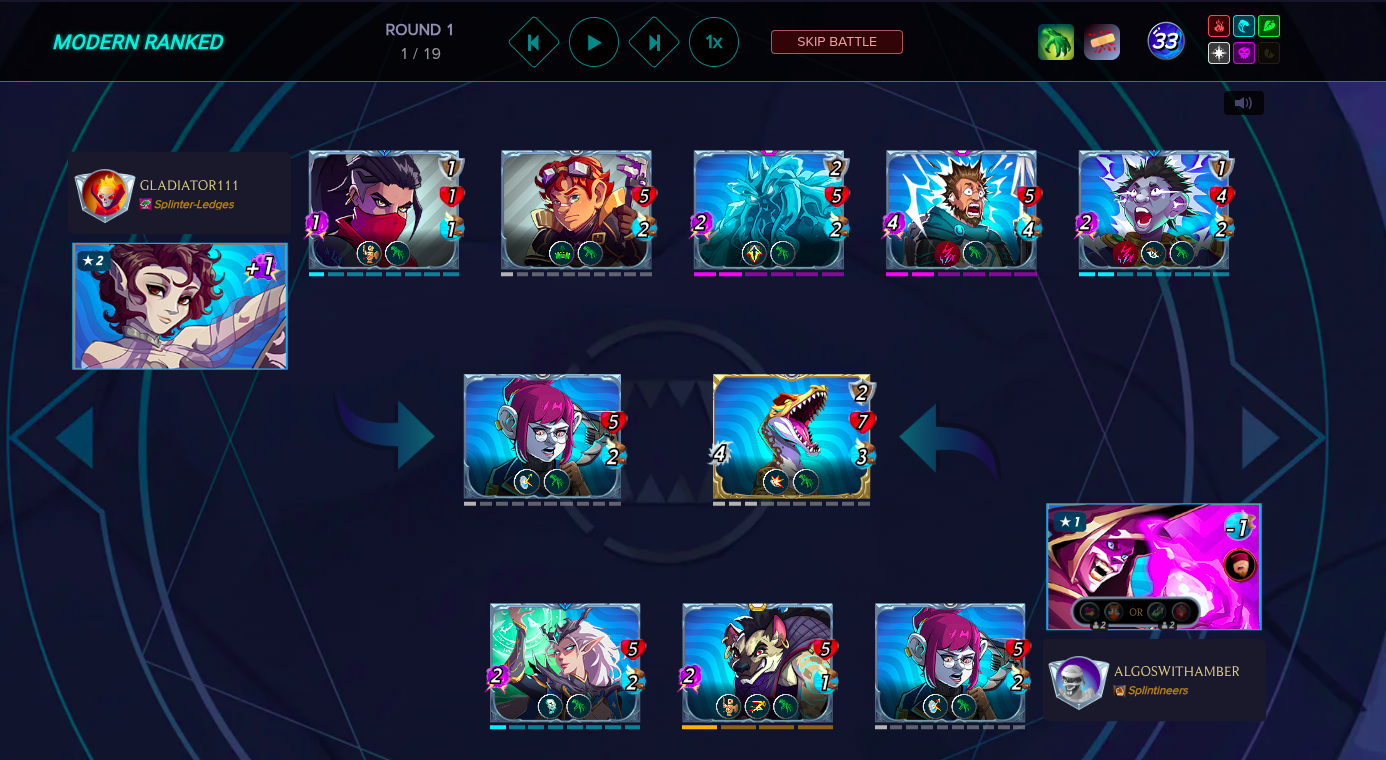Show the bandage ruleset icon

tap(1102, 42)
